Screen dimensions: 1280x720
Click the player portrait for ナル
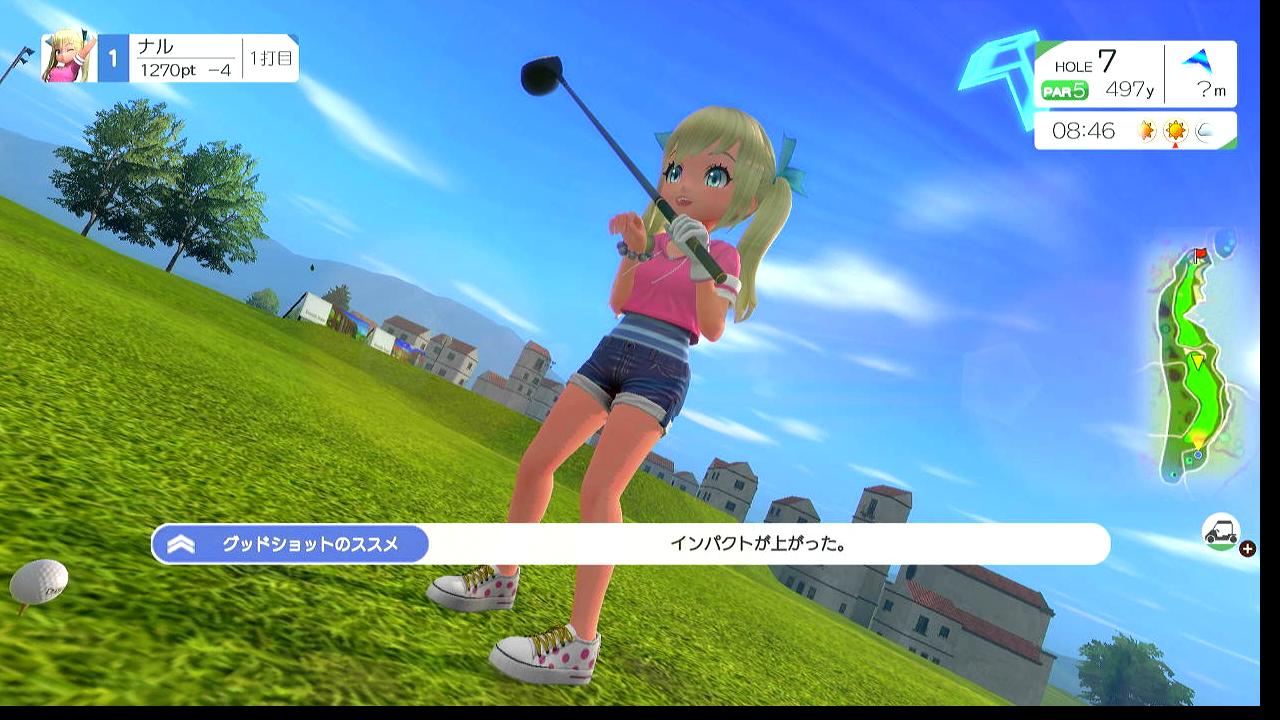[x=69, y=57]
